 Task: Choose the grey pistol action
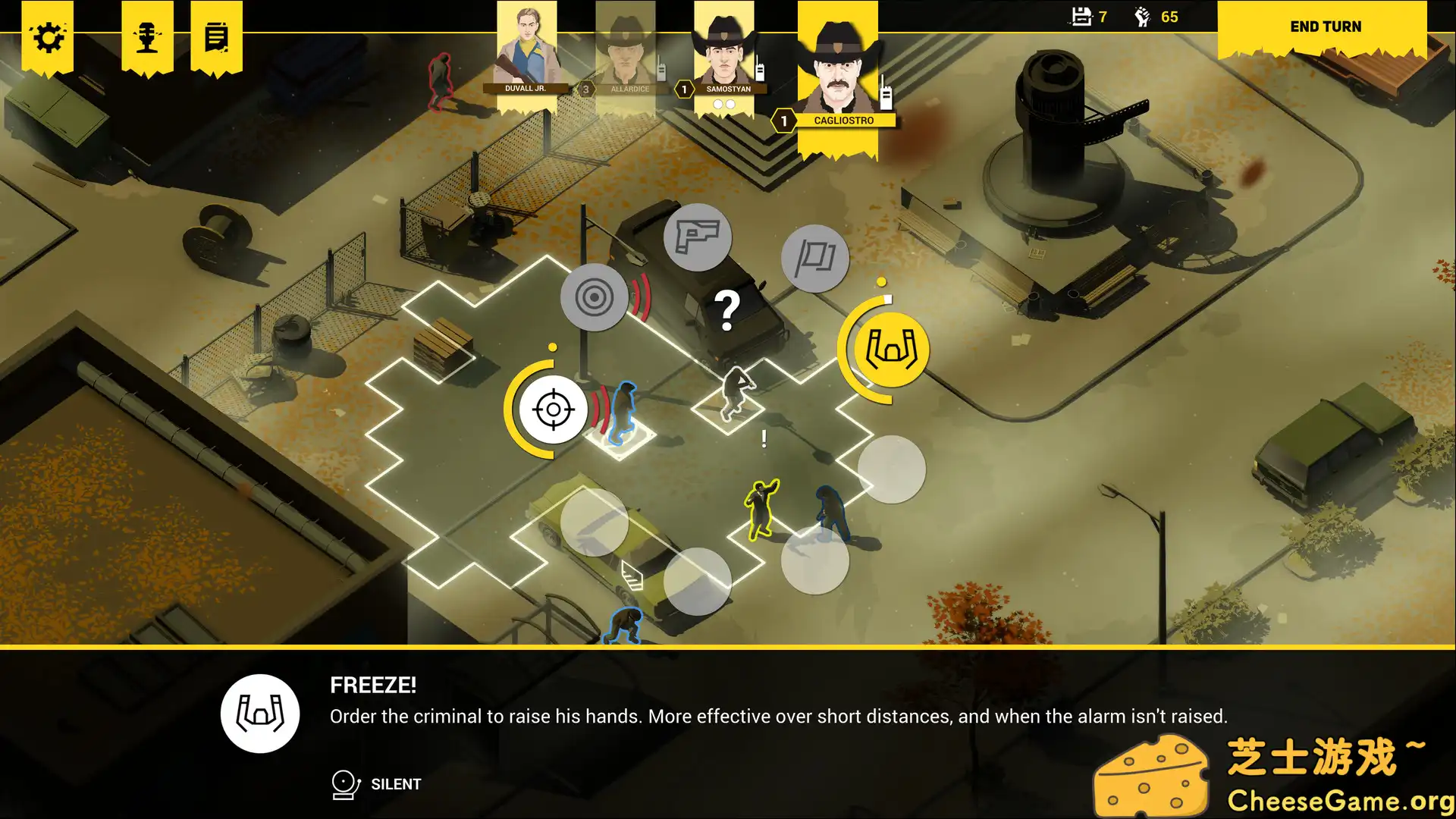(x=697, y=237)
